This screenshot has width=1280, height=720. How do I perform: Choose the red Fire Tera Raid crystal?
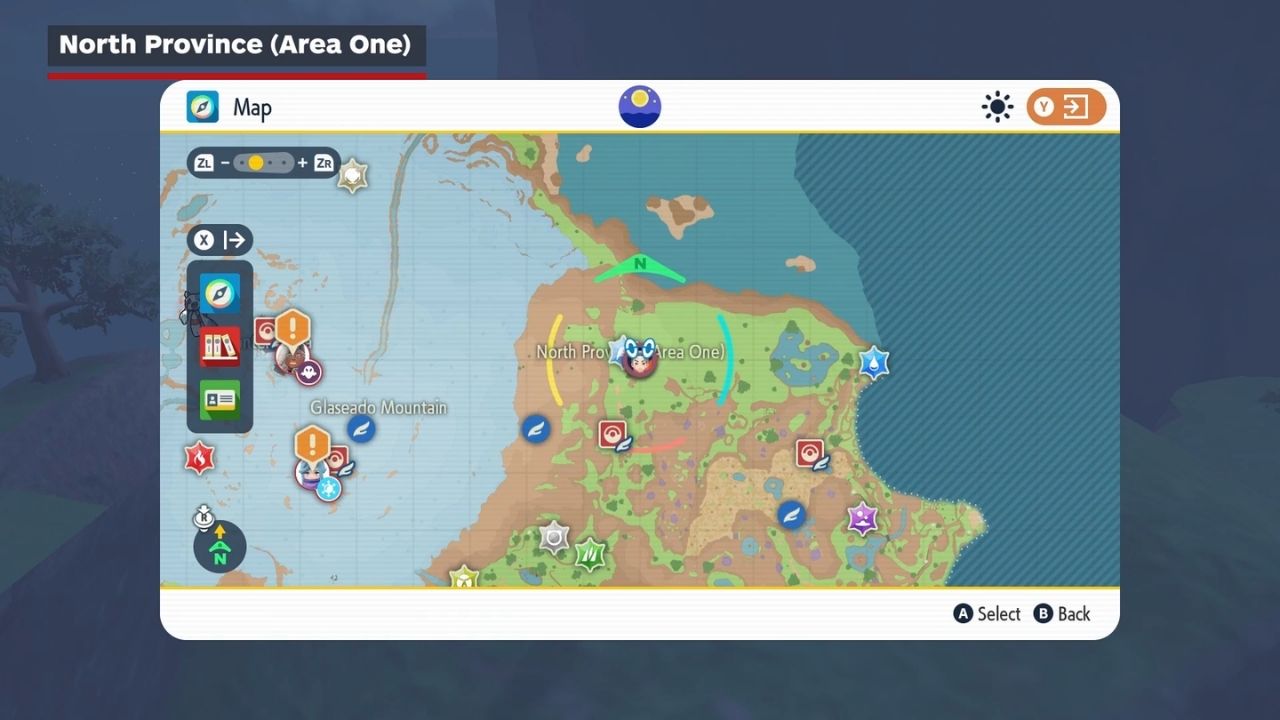click(x=199, y=458)
